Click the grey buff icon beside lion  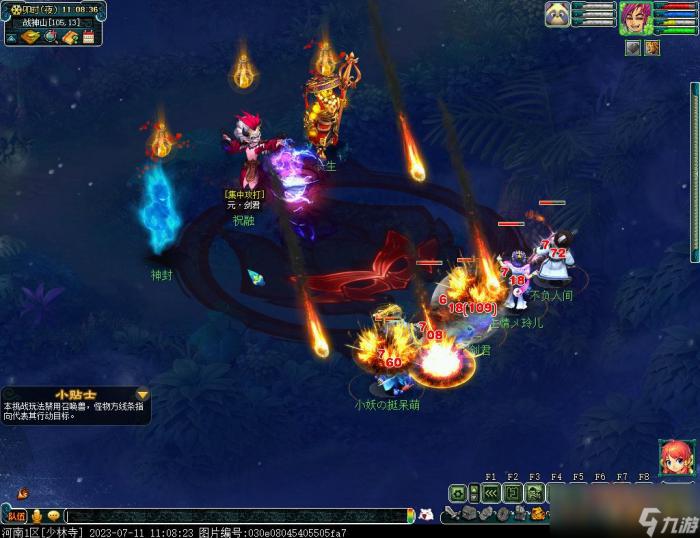point(632,47)
